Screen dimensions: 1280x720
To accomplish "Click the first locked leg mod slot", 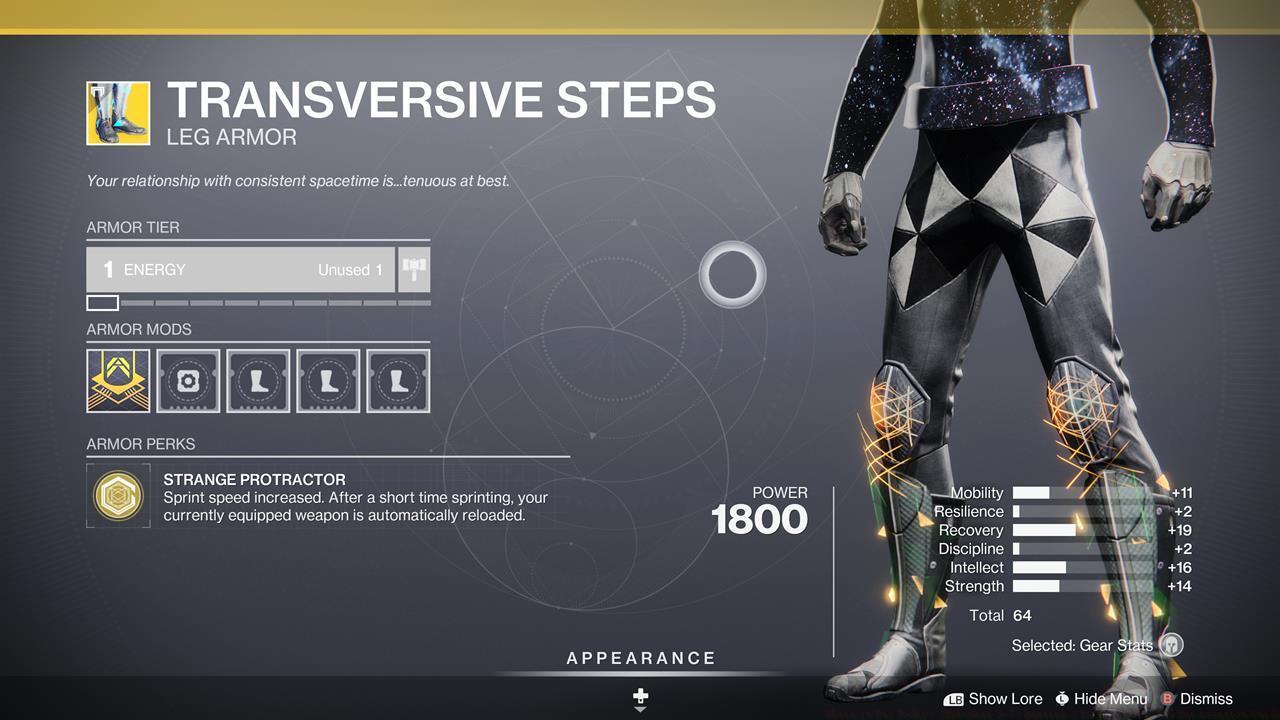I will tap(257, 380).
